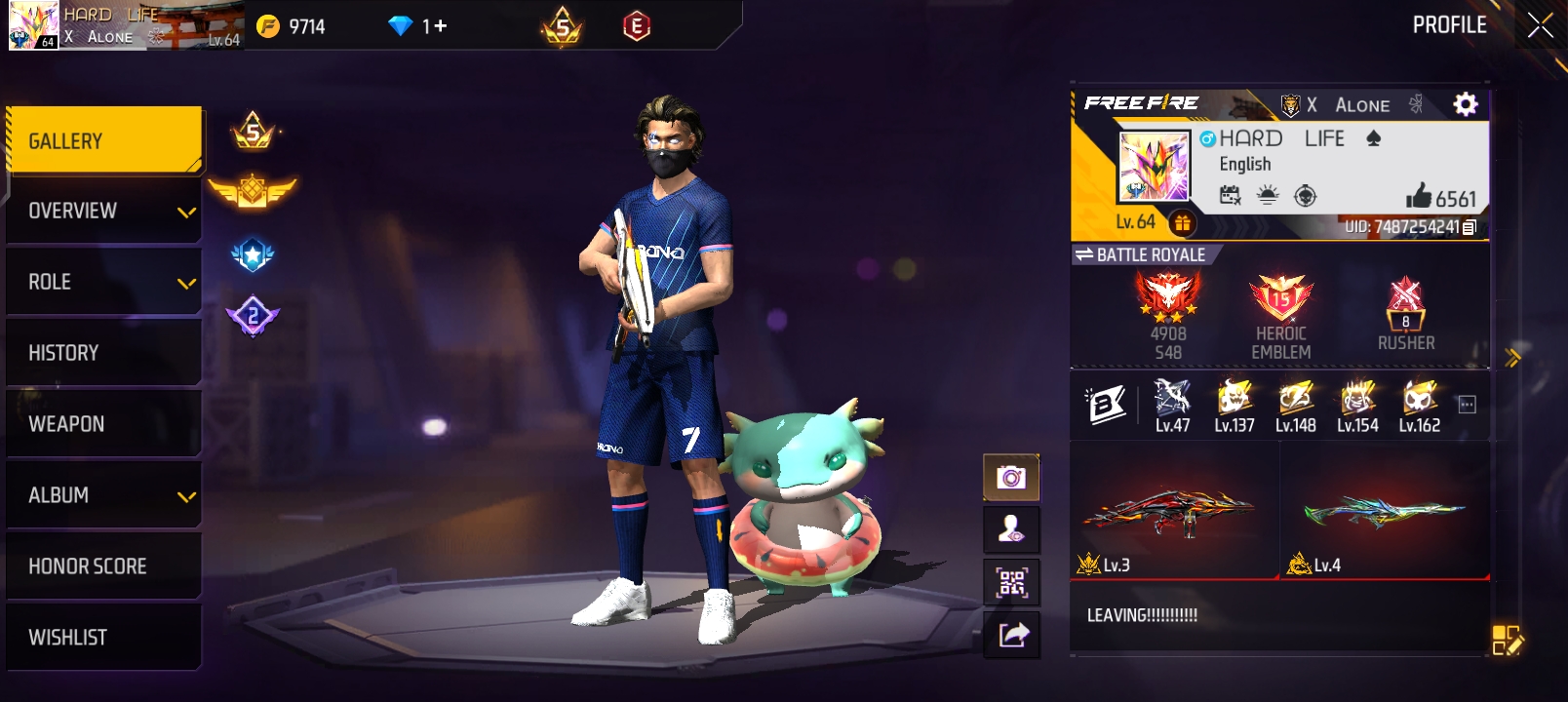Switch the Battle Royale mode display
Image resolution: width=1568 pixels, height=702 pixels.
tap(1084, 254)
